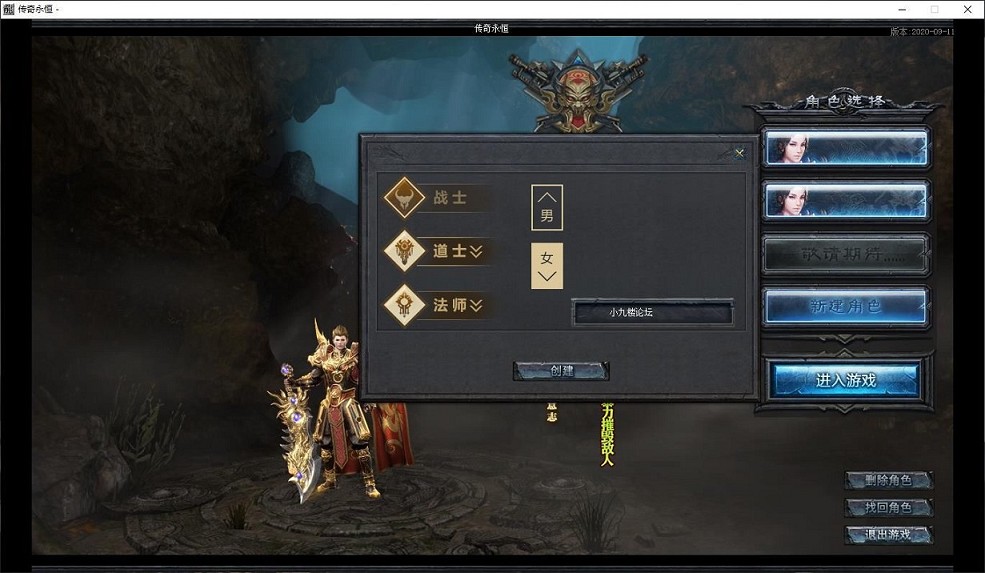Click the character name input field
The image size is (985, 573).
coord(652,313)
